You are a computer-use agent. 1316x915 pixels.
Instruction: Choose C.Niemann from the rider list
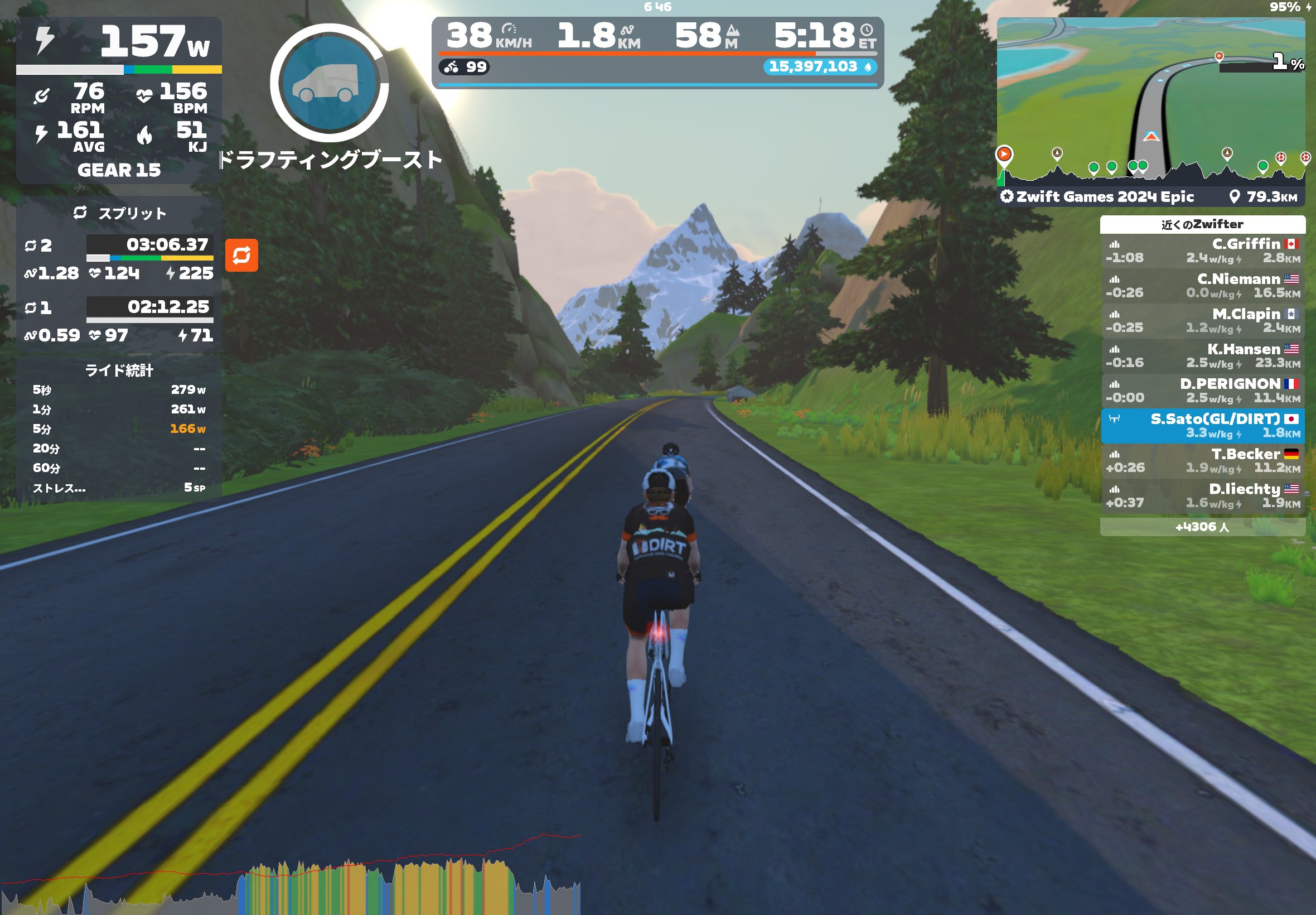pos(1202,286)
